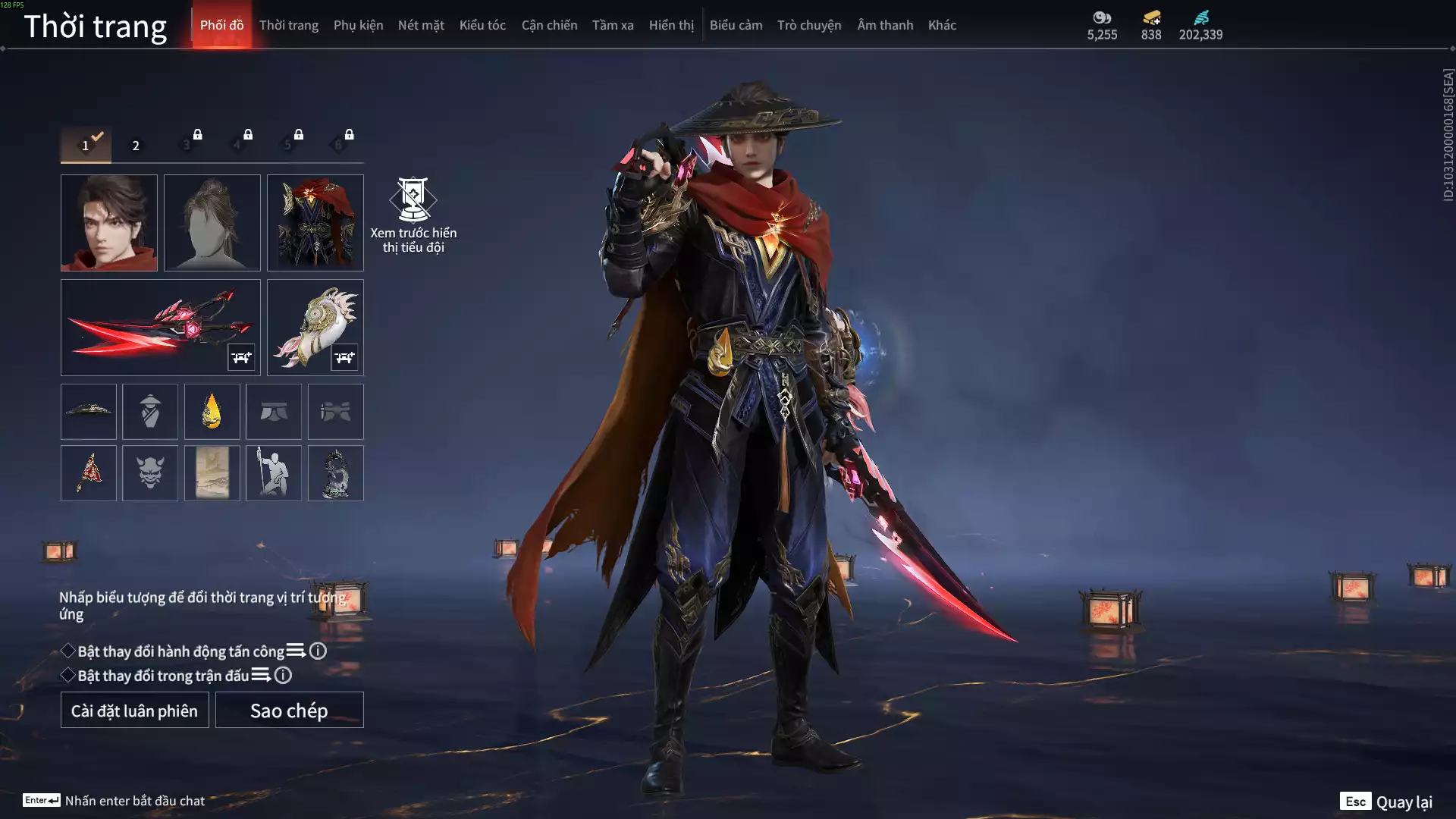The height and width of the screenshot is (819, 1456).
Task: Select the white winged gauntlet slot
Action: tap(315, 328)
